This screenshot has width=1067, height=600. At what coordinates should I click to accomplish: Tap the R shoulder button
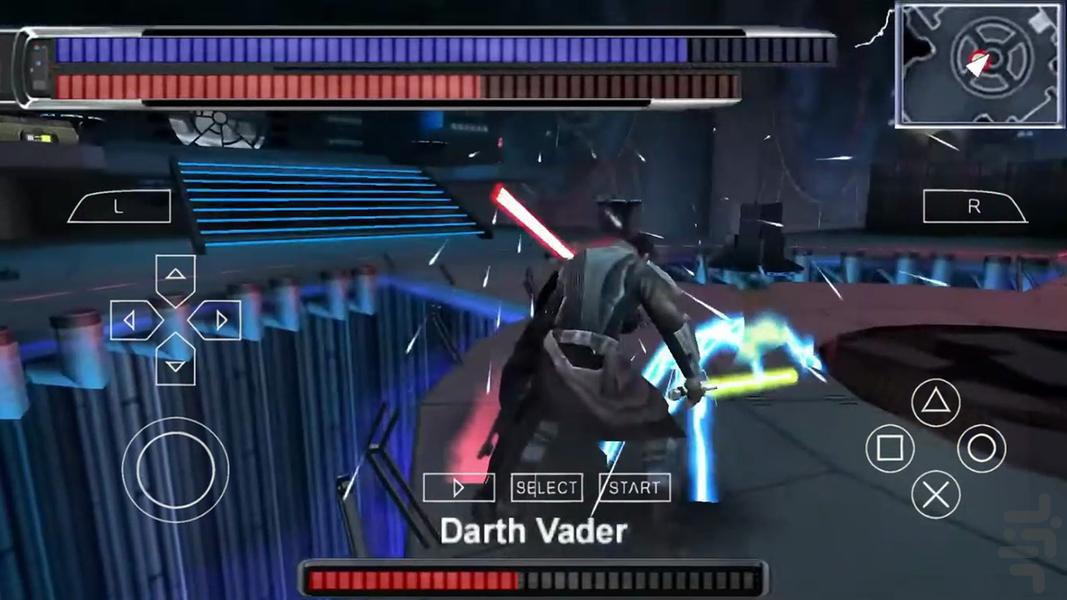pyautogui.click(x=974, y=207)
